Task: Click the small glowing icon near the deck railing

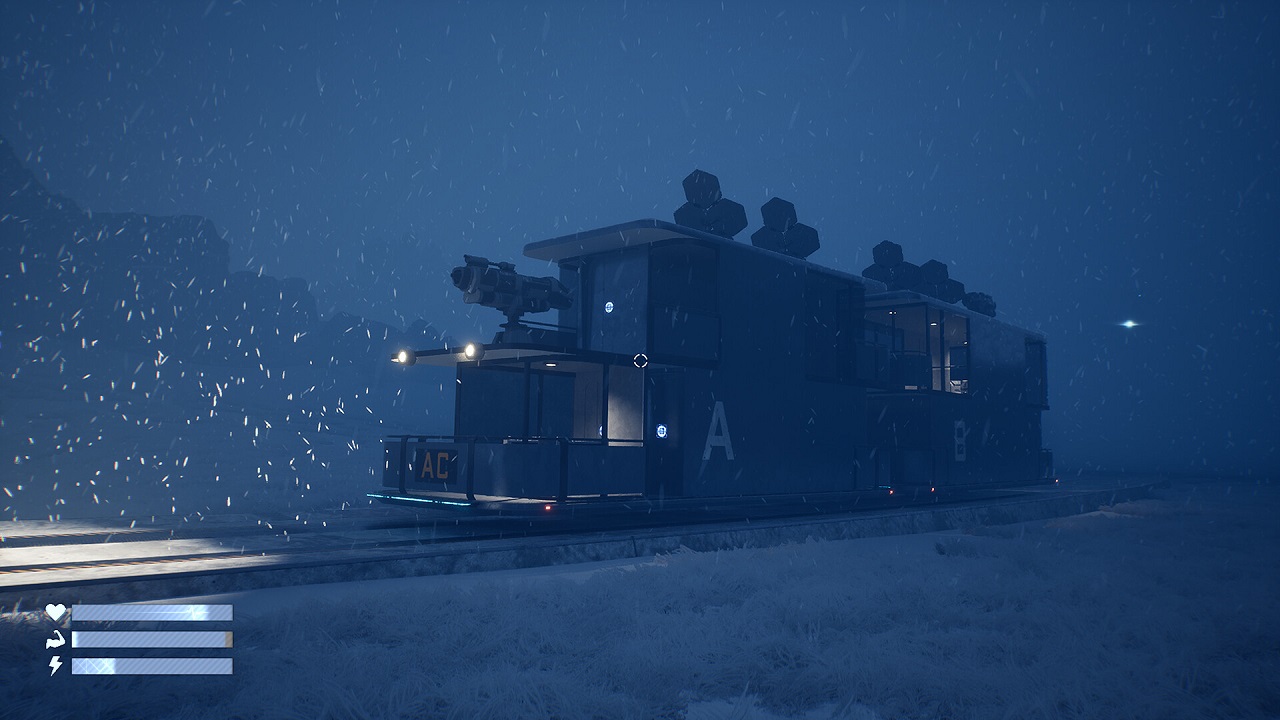Action: pyautogui.click(x=601, y=430)
